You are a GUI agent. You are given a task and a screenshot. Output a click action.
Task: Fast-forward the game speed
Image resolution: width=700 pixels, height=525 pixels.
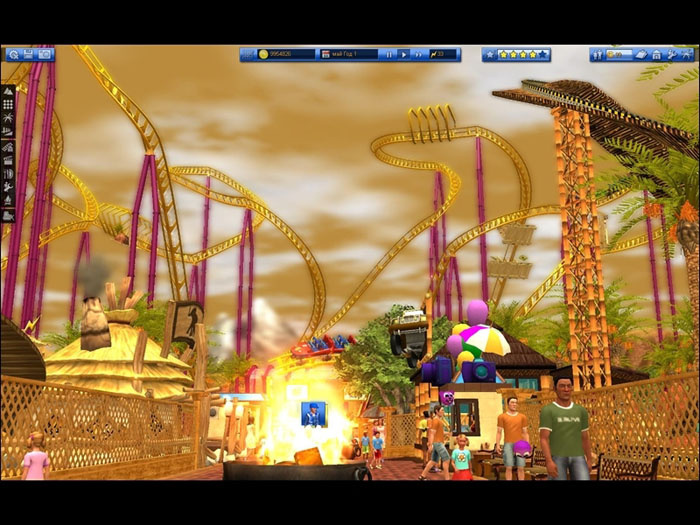coord(420,54)
